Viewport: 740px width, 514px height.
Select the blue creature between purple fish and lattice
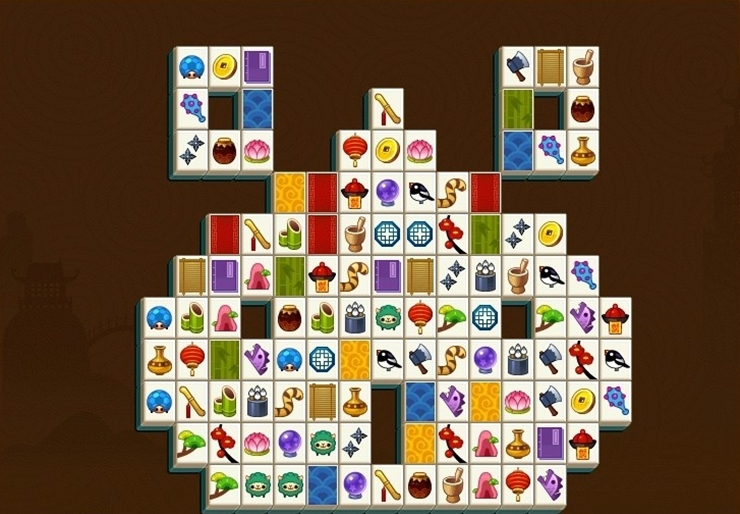[290, 358]
